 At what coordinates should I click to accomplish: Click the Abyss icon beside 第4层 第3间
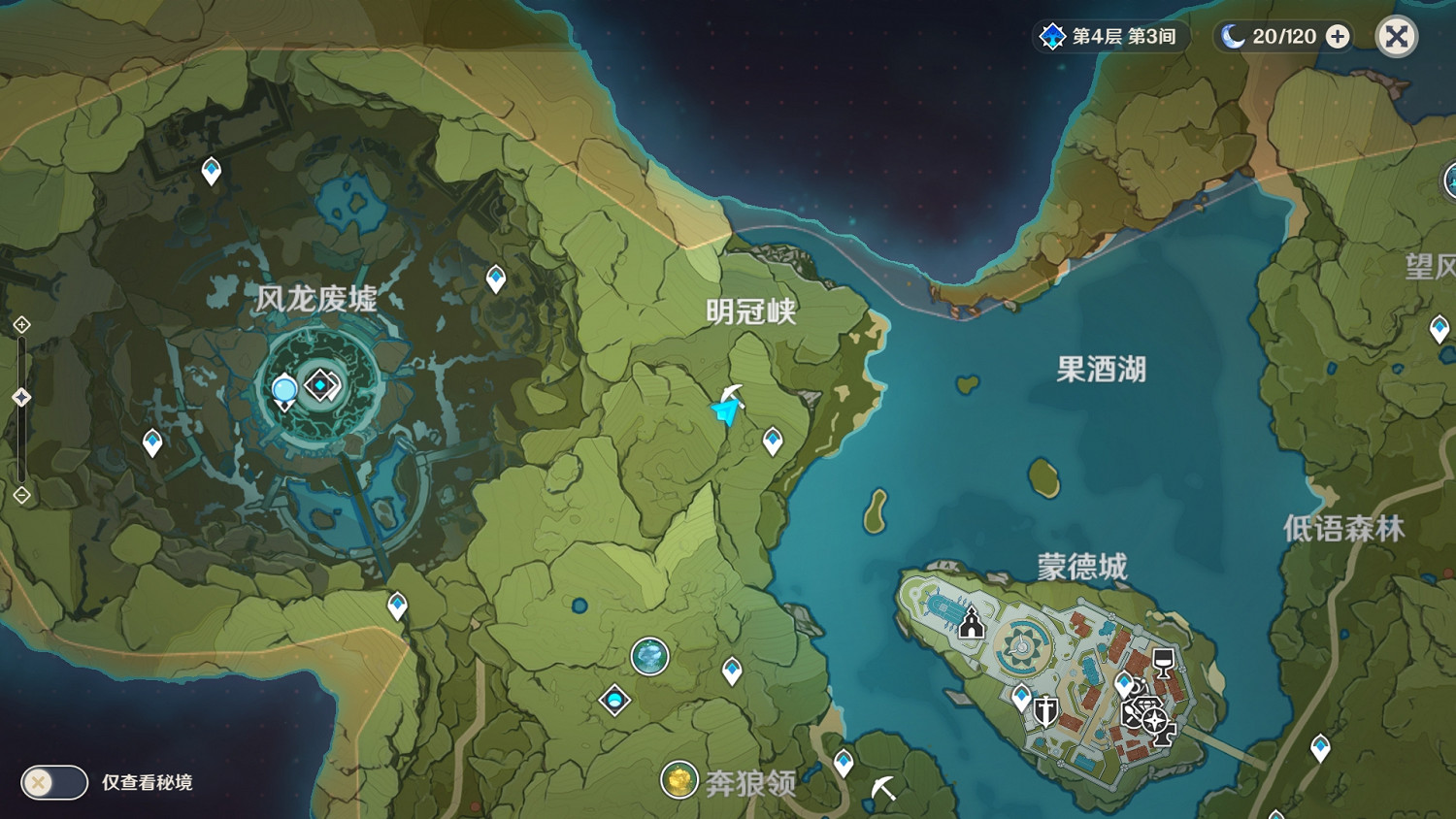point(1052,36)
